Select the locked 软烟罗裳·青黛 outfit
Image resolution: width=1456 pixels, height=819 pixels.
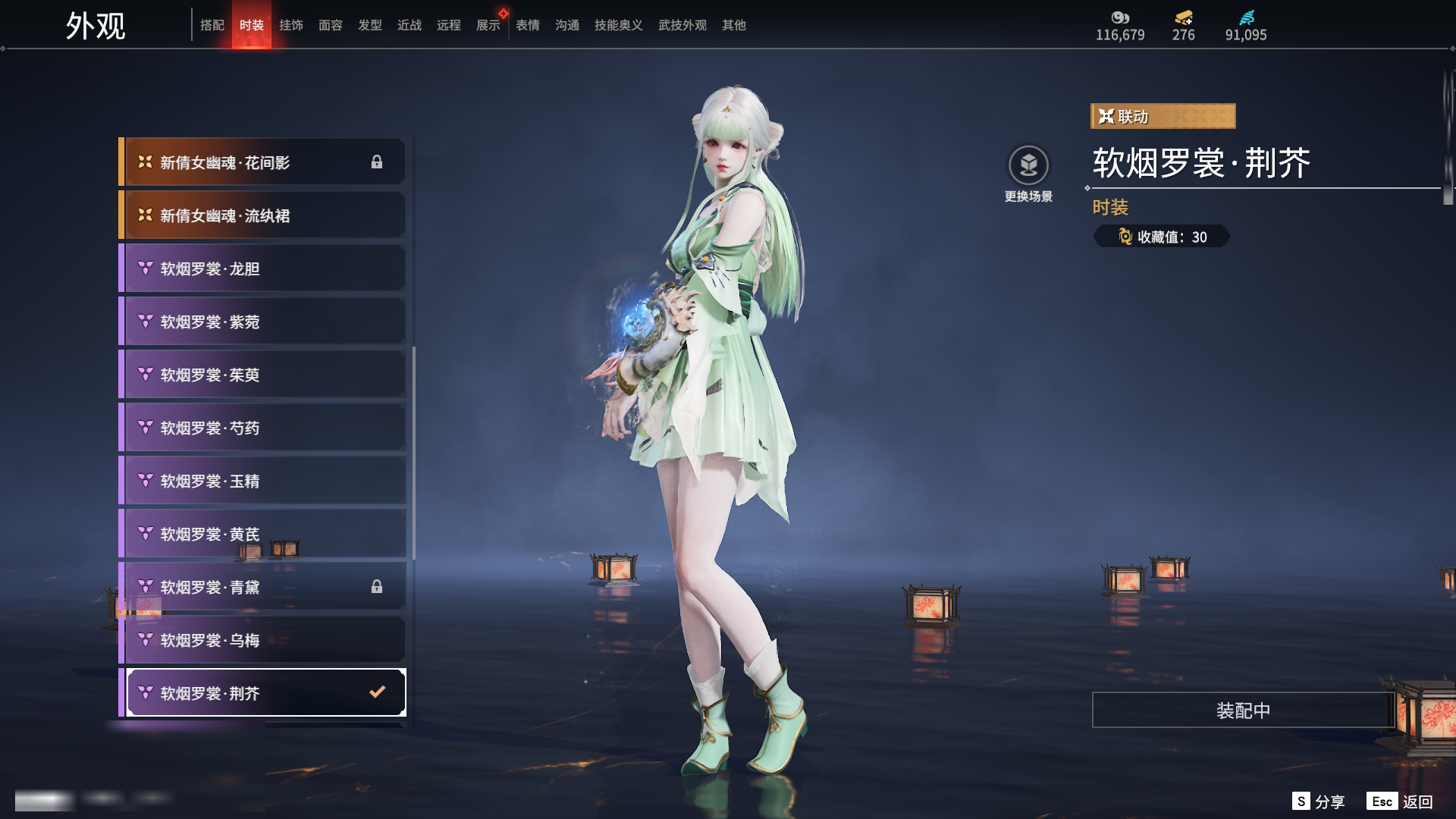(262, 587)
